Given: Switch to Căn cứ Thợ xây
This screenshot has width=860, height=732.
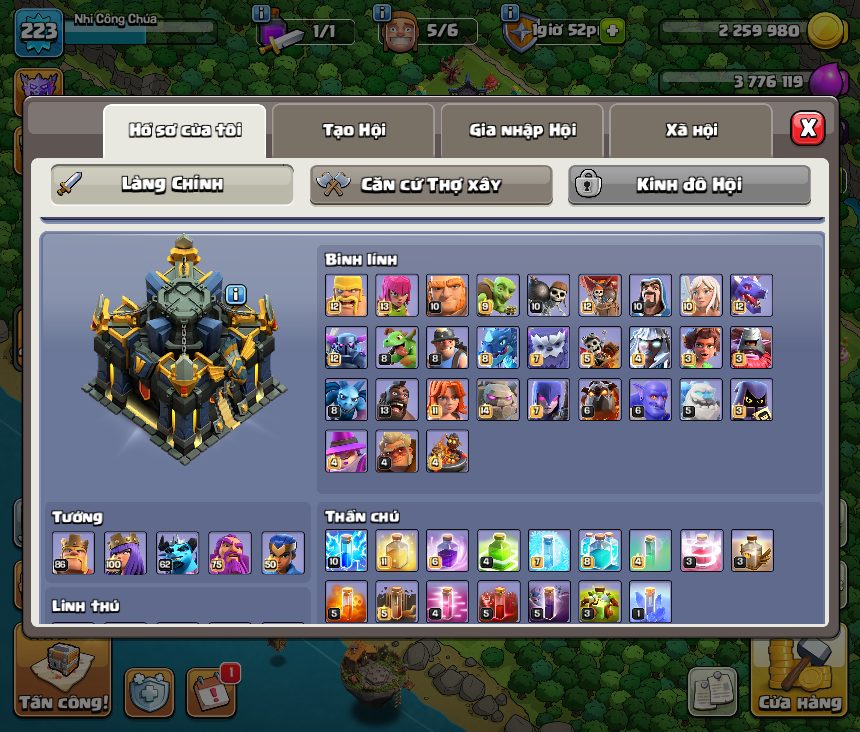Looking at the screenshot, I should 431,185.
